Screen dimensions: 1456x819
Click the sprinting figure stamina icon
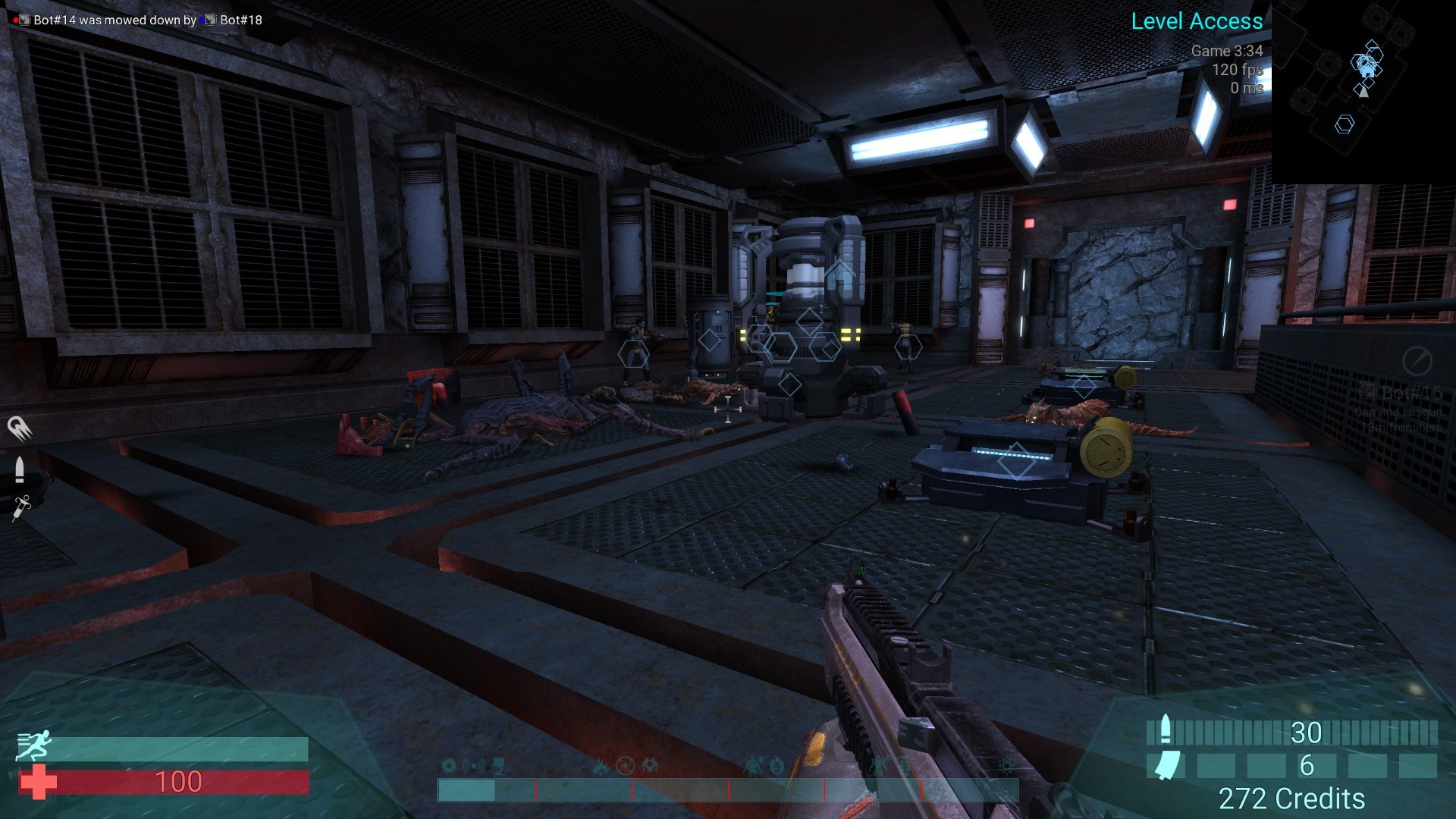click(x=34, y=745)
